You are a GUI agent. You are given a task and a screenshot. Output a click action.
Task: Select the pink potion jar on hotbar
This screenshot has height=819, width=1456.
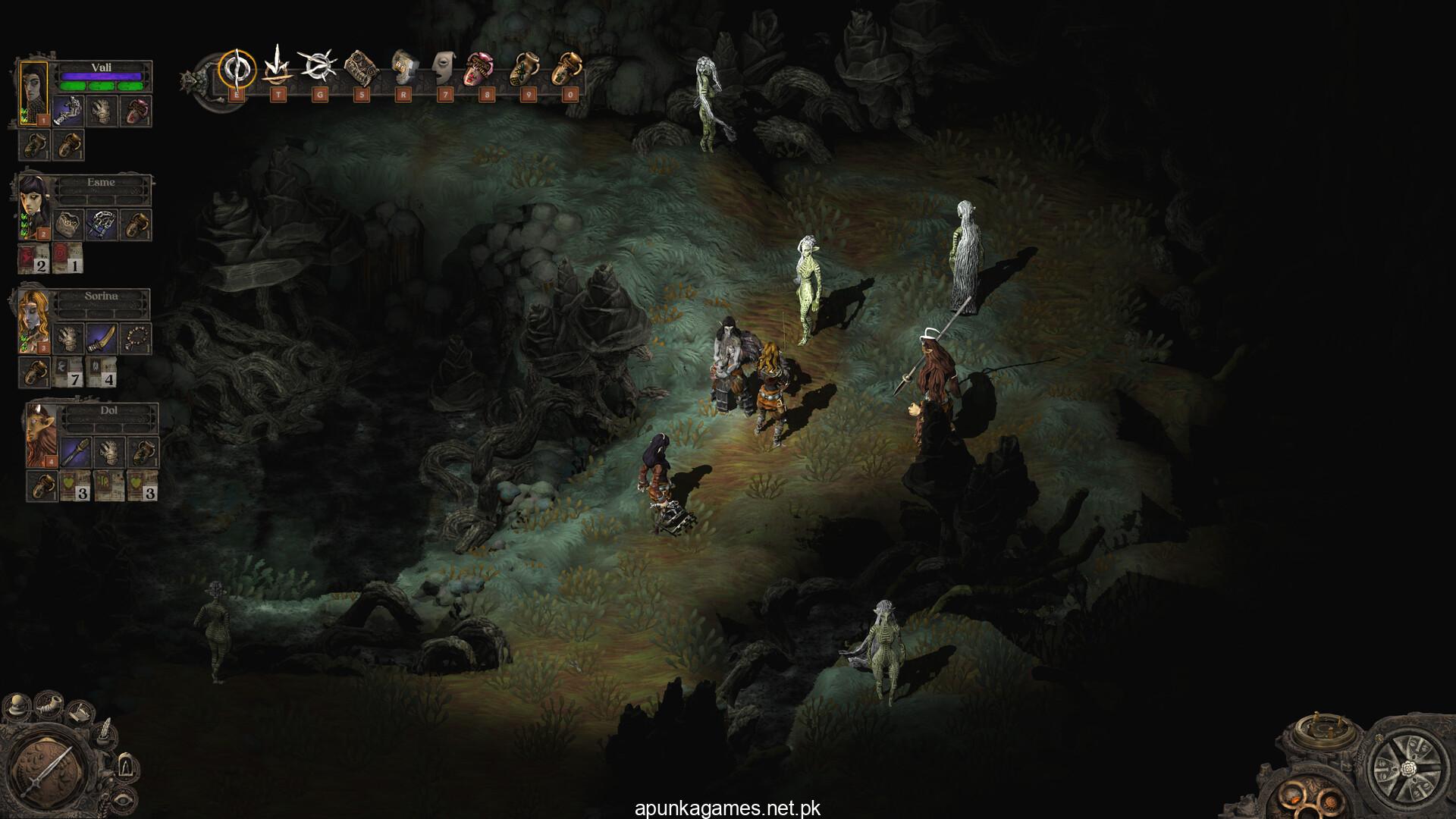[x=482, y=68]
